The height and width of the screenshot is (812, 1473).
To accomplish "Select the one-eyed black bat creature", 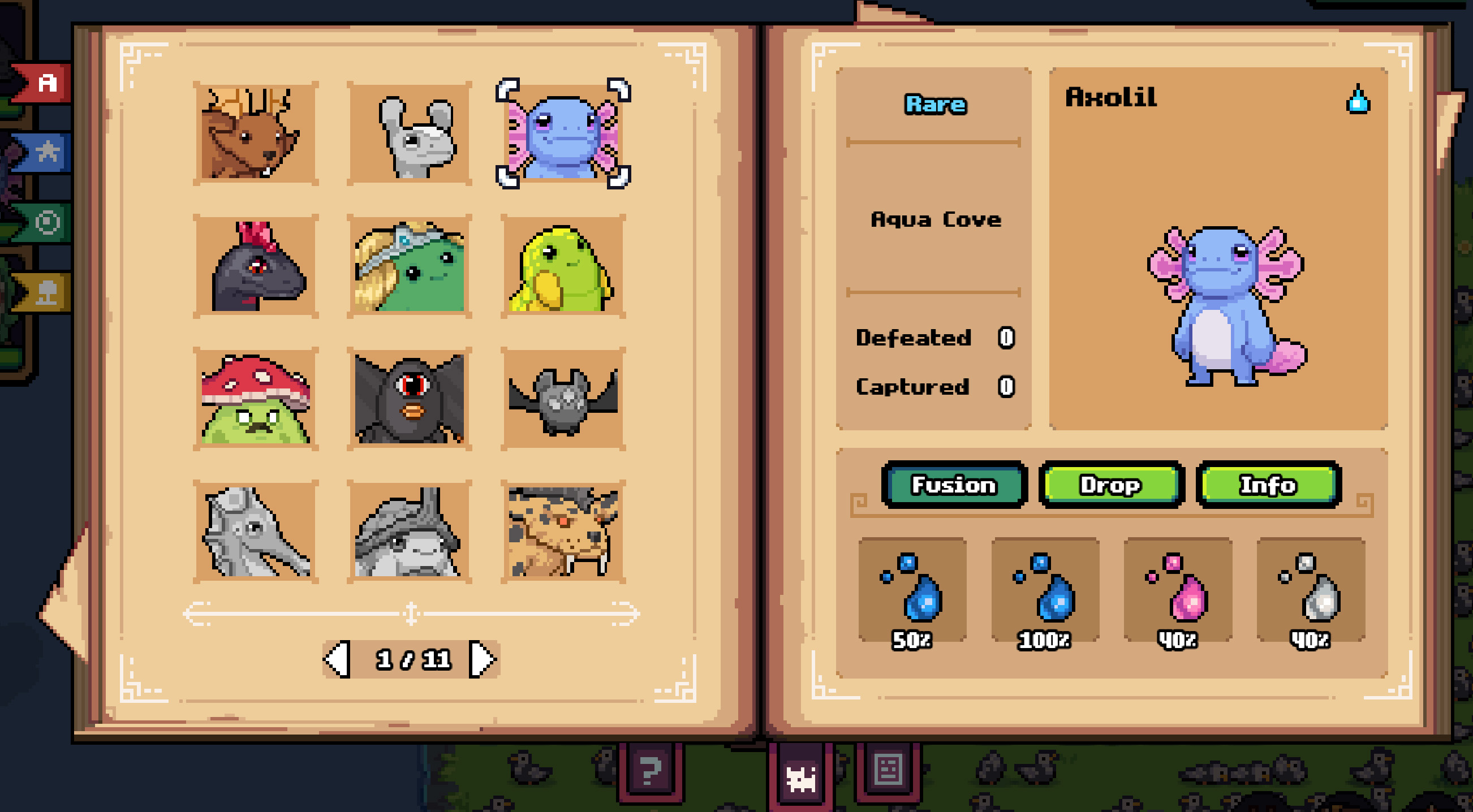I will [x=410, y=399].
